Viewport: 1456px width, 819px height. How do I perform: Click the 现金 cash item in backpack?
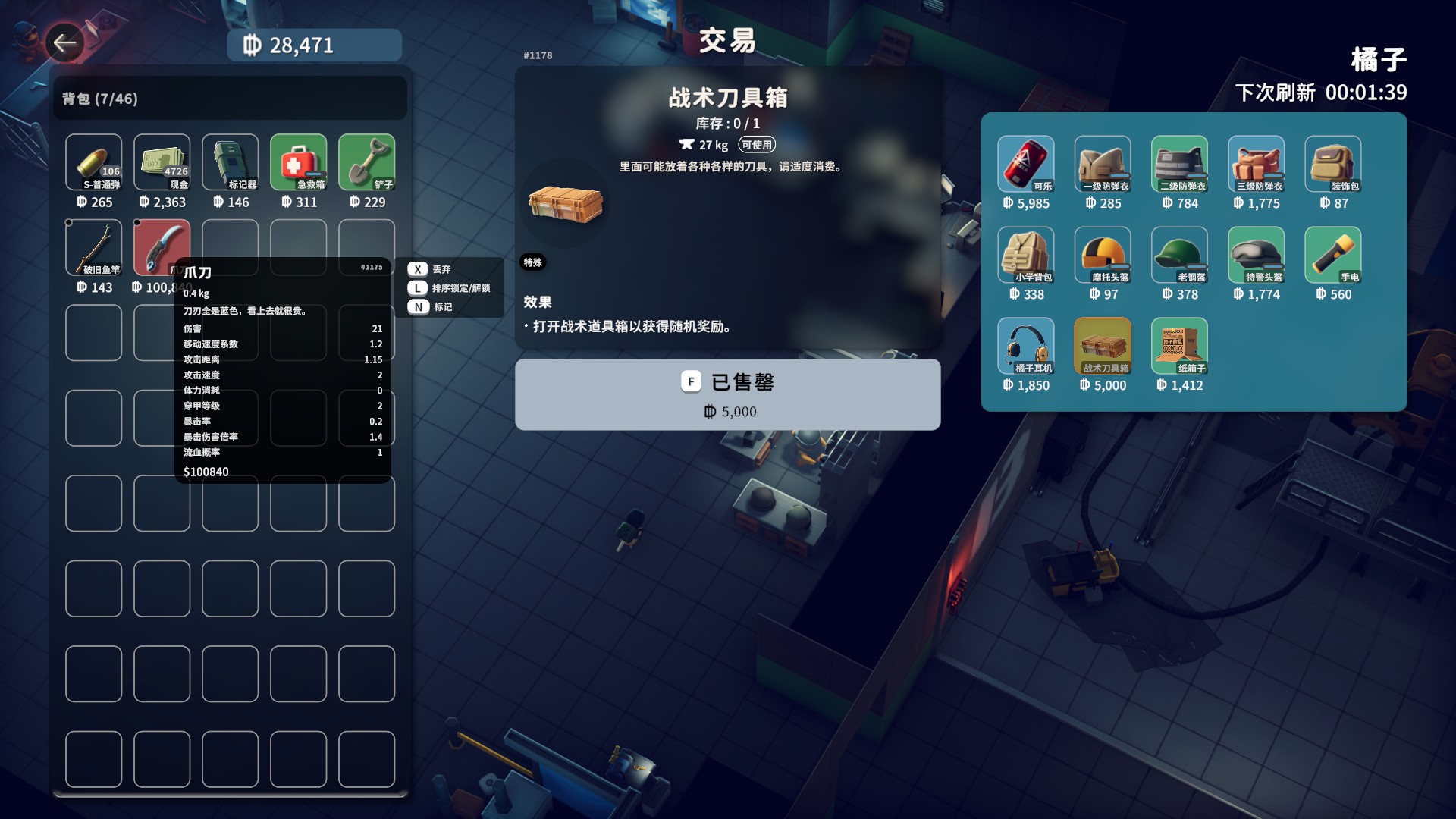pyautogui.click(x=162, y=163)
